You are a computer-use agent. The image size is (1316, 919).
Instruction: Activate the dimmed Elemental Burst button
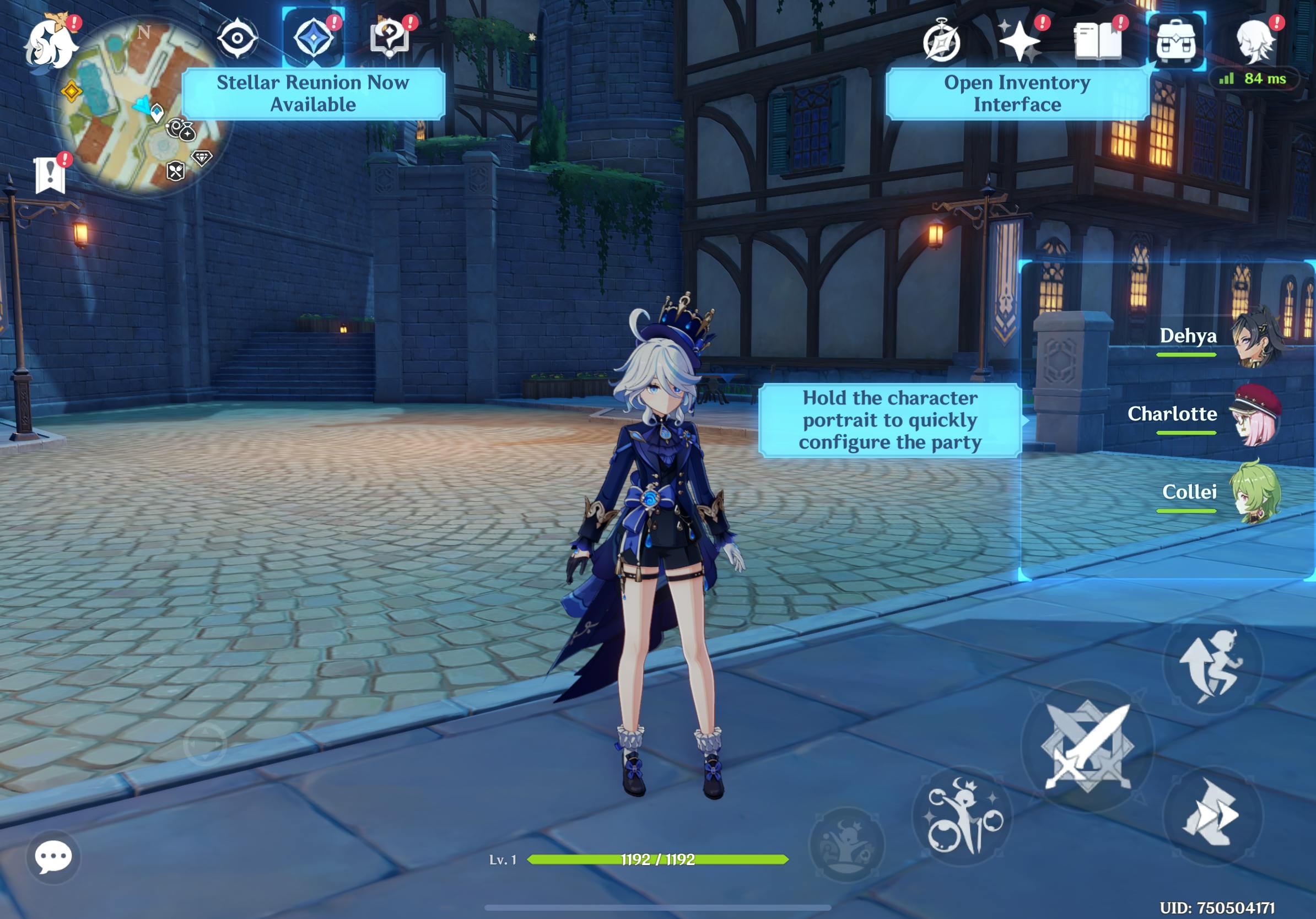[847, 844]
